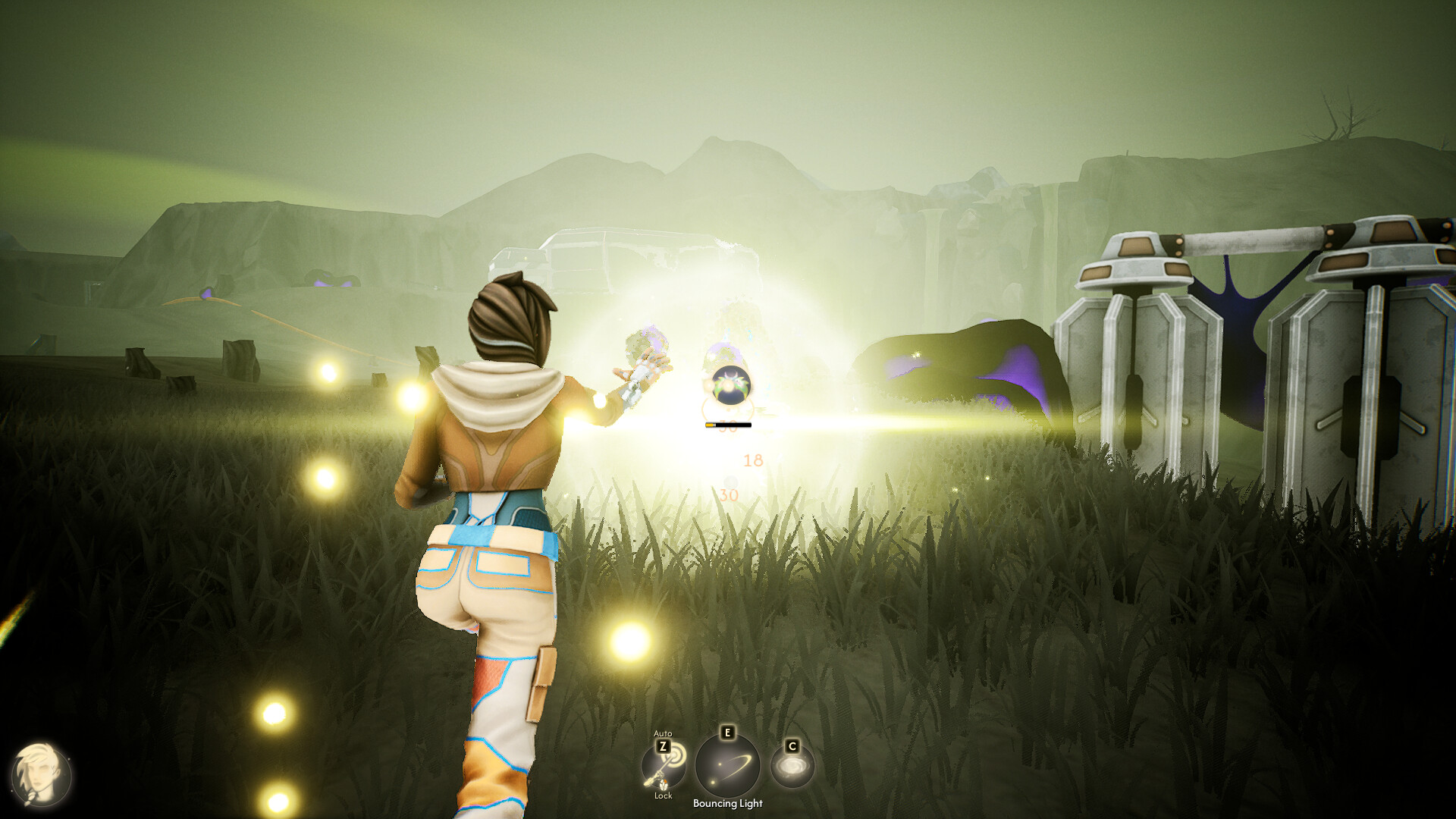Click the floating damage number 30 below the enemy
The height and width of the screenshot is (819, 1456).
click(730, 494)
